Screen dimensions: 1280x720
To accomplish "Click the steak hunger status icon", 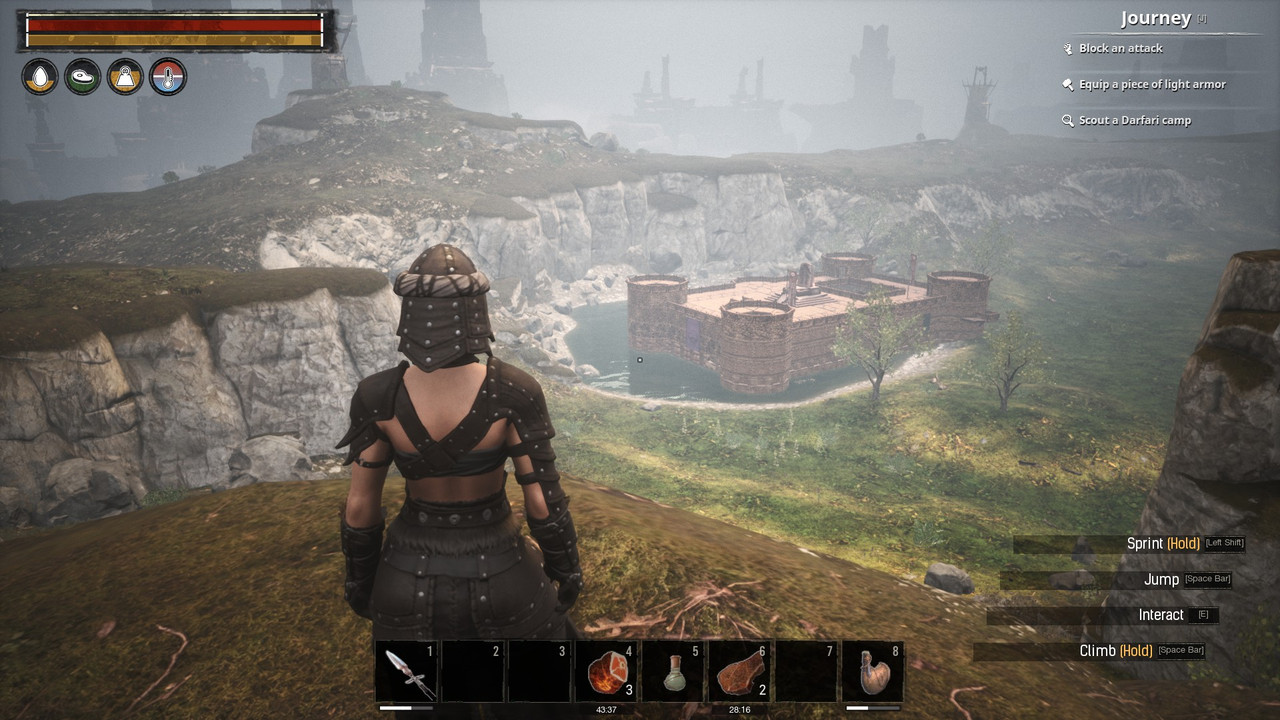I will [83, 77].
